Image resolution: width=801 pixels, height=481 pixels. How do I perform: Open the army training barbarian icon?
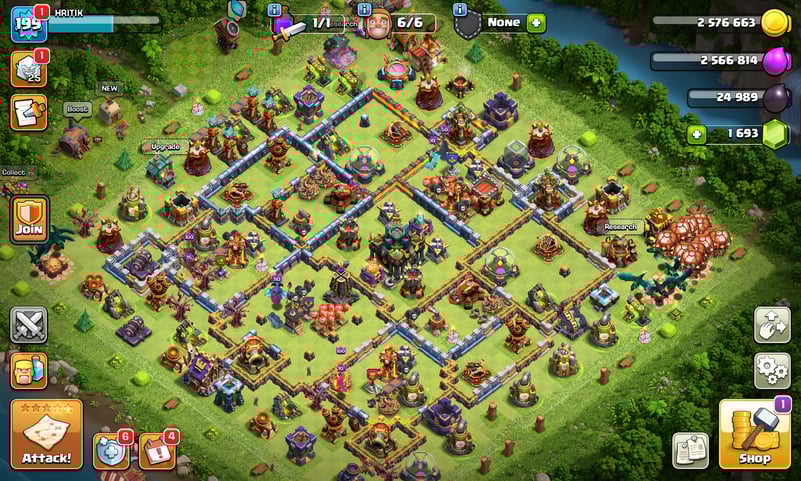29,370
